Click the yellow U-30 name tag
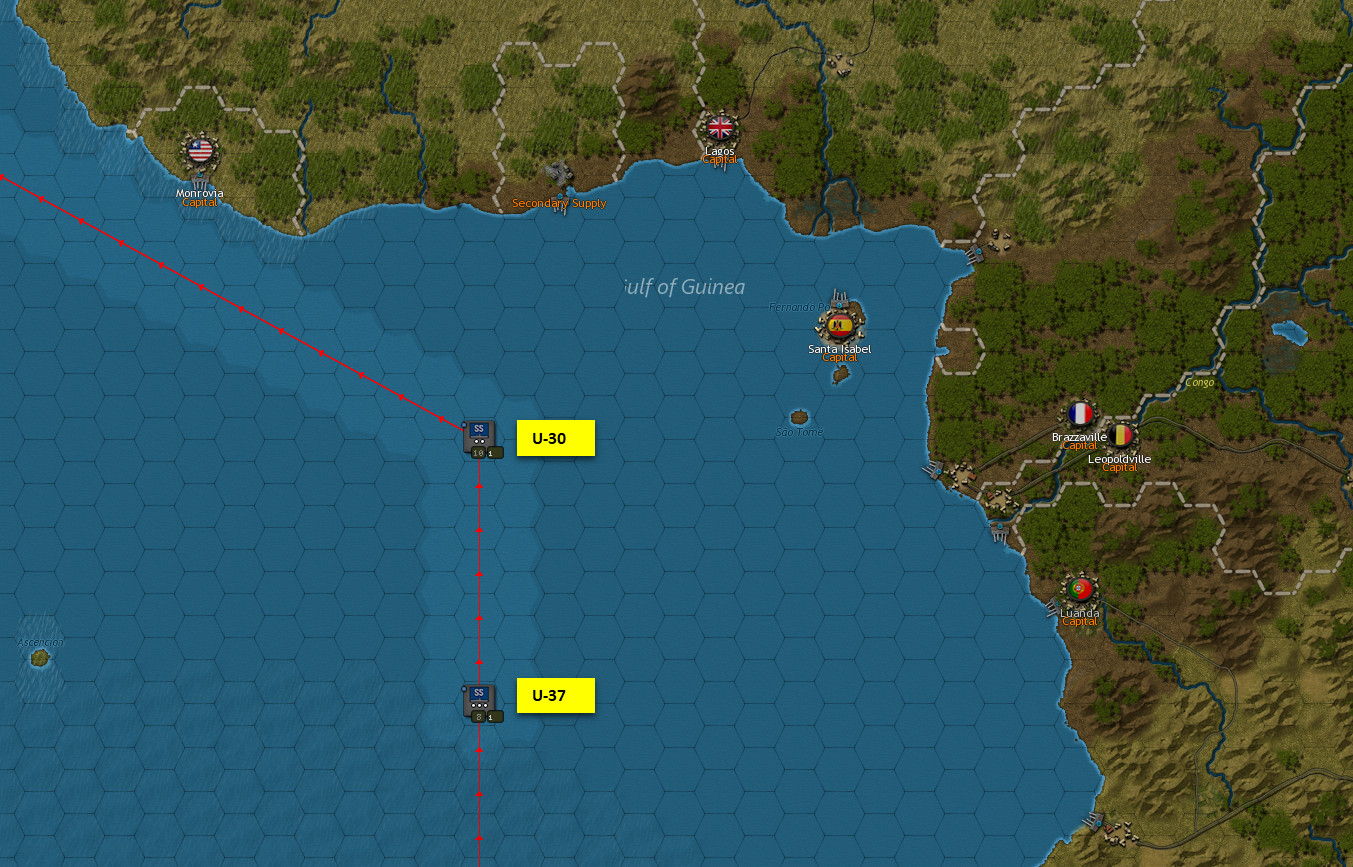 [x=555, y=438]
